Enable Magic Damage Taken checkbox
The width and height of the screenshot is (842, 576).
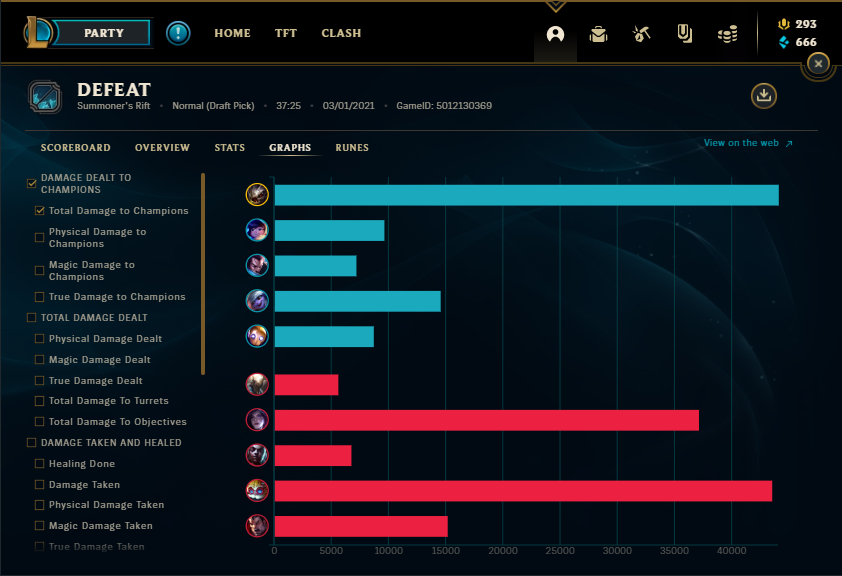pyautogui.click(x=40, y=526)
